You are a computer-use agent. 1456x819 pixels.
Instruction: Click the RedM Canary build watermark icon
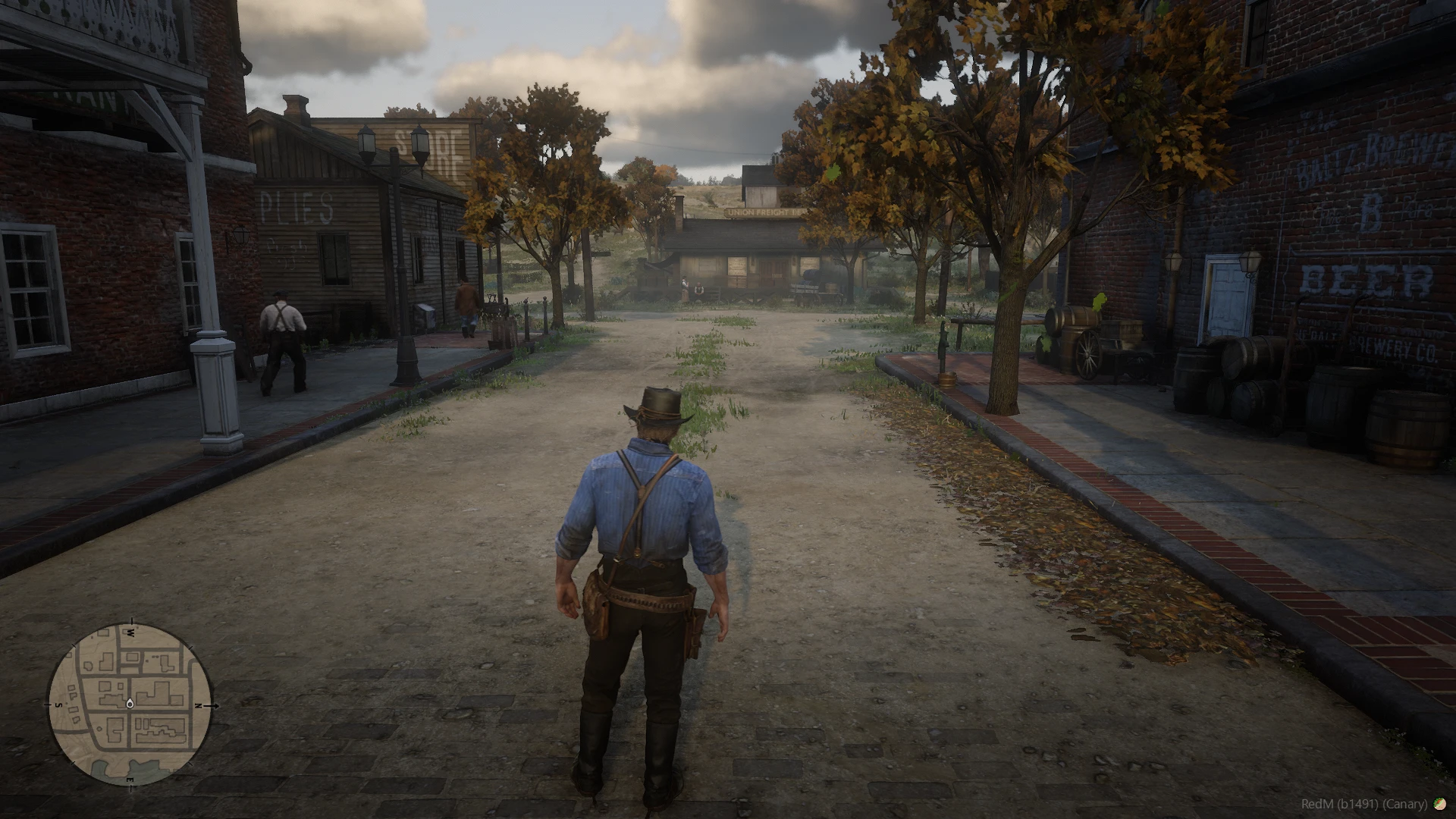1439,804
